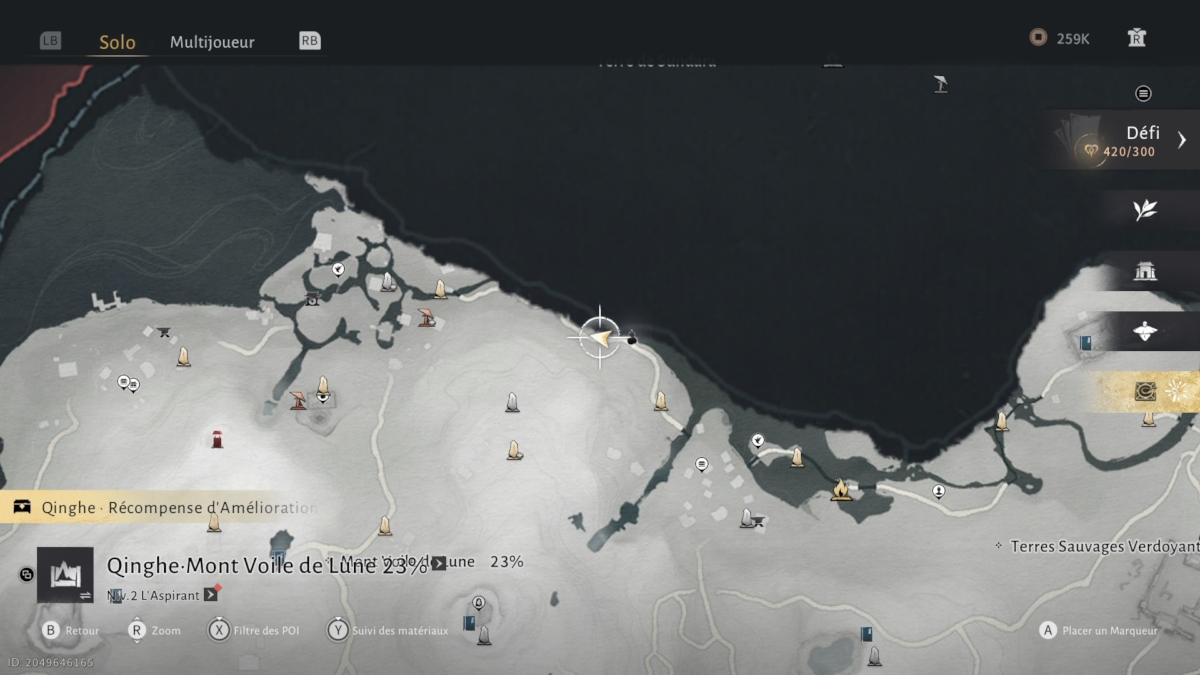Switch to the Multijoueur tab
This screenshot has width=1200, height=675.
click(x=212, y=42)
